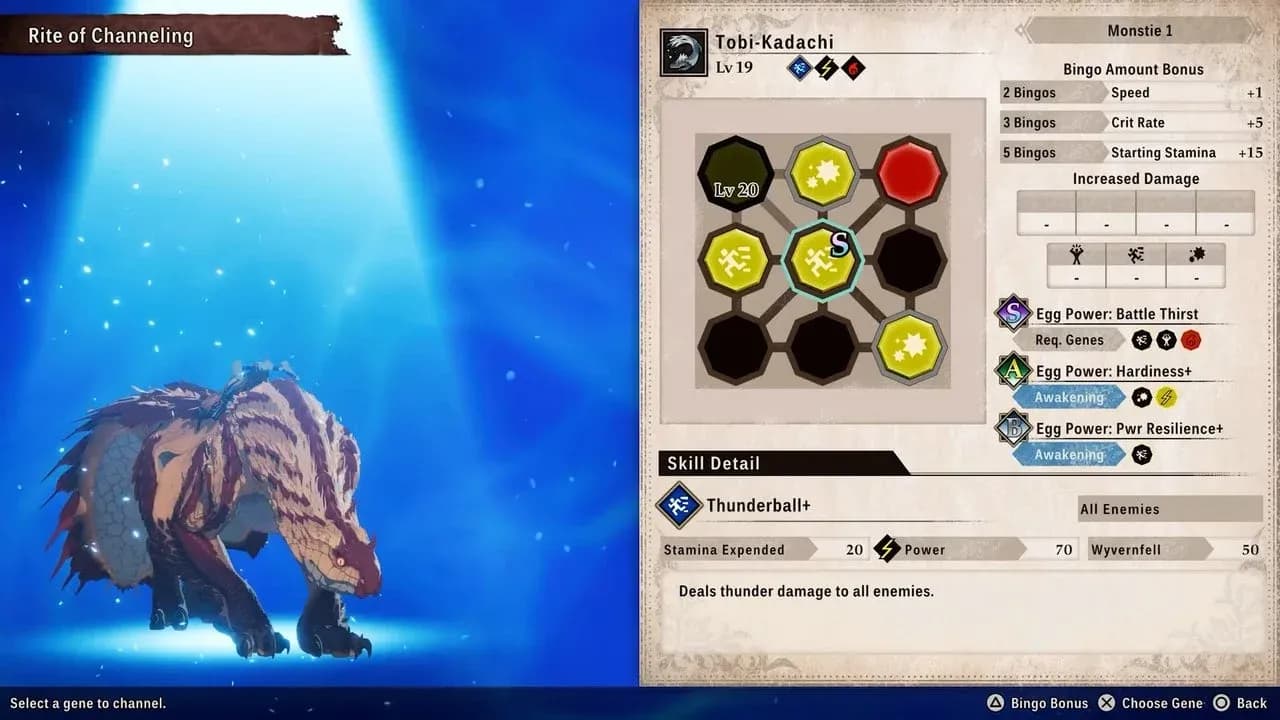Toggle Awakening for Pwr Resilience+
Viewport: 1280px width, 720px height.
1068,455
